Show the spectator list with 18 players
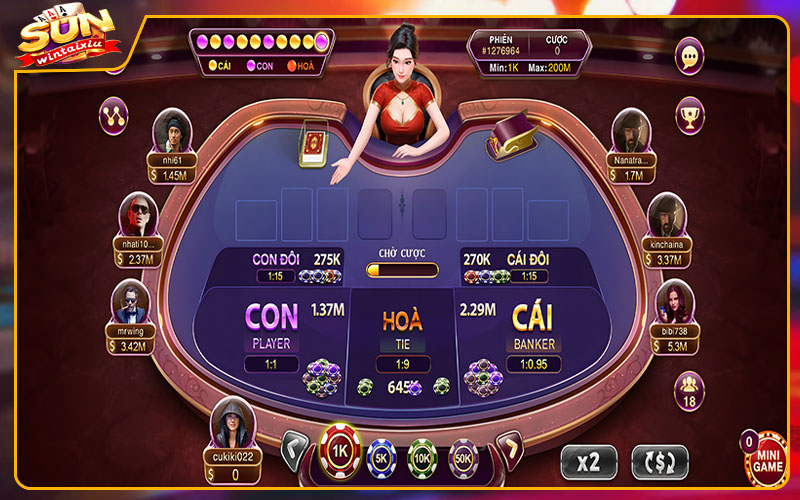 pos(690,388)
